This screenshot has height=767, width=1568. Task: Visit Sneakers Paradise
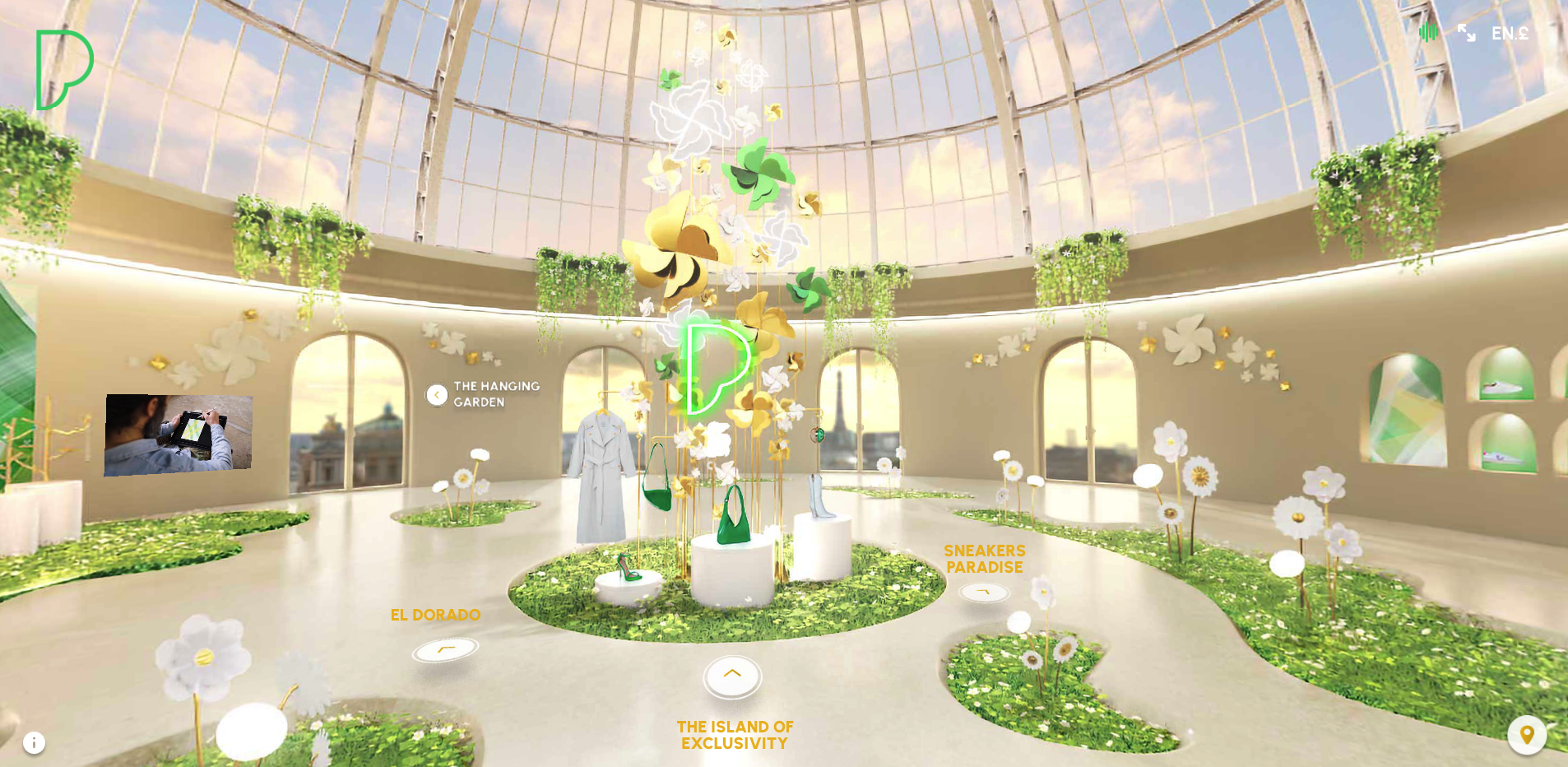[x=984, y=592]
